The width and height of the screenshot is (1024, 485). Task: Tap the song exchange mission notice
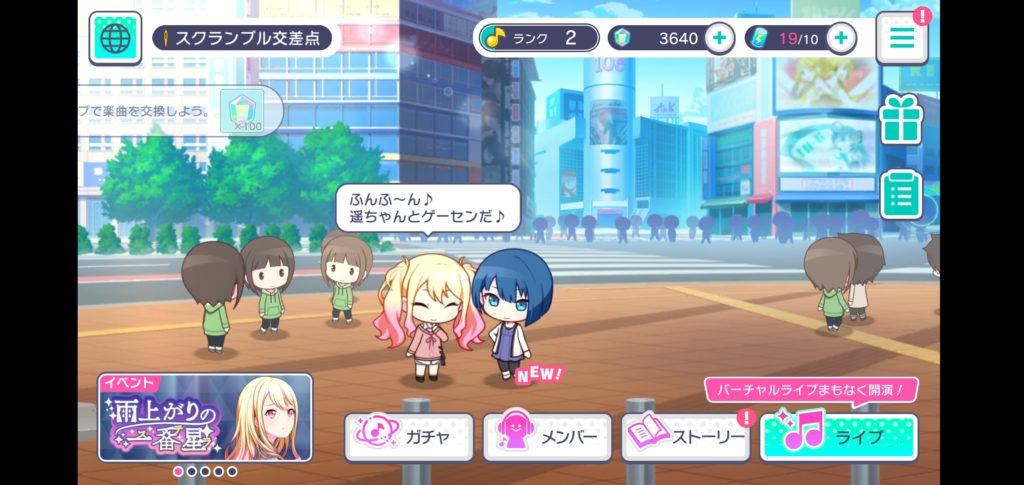(180, 110)
